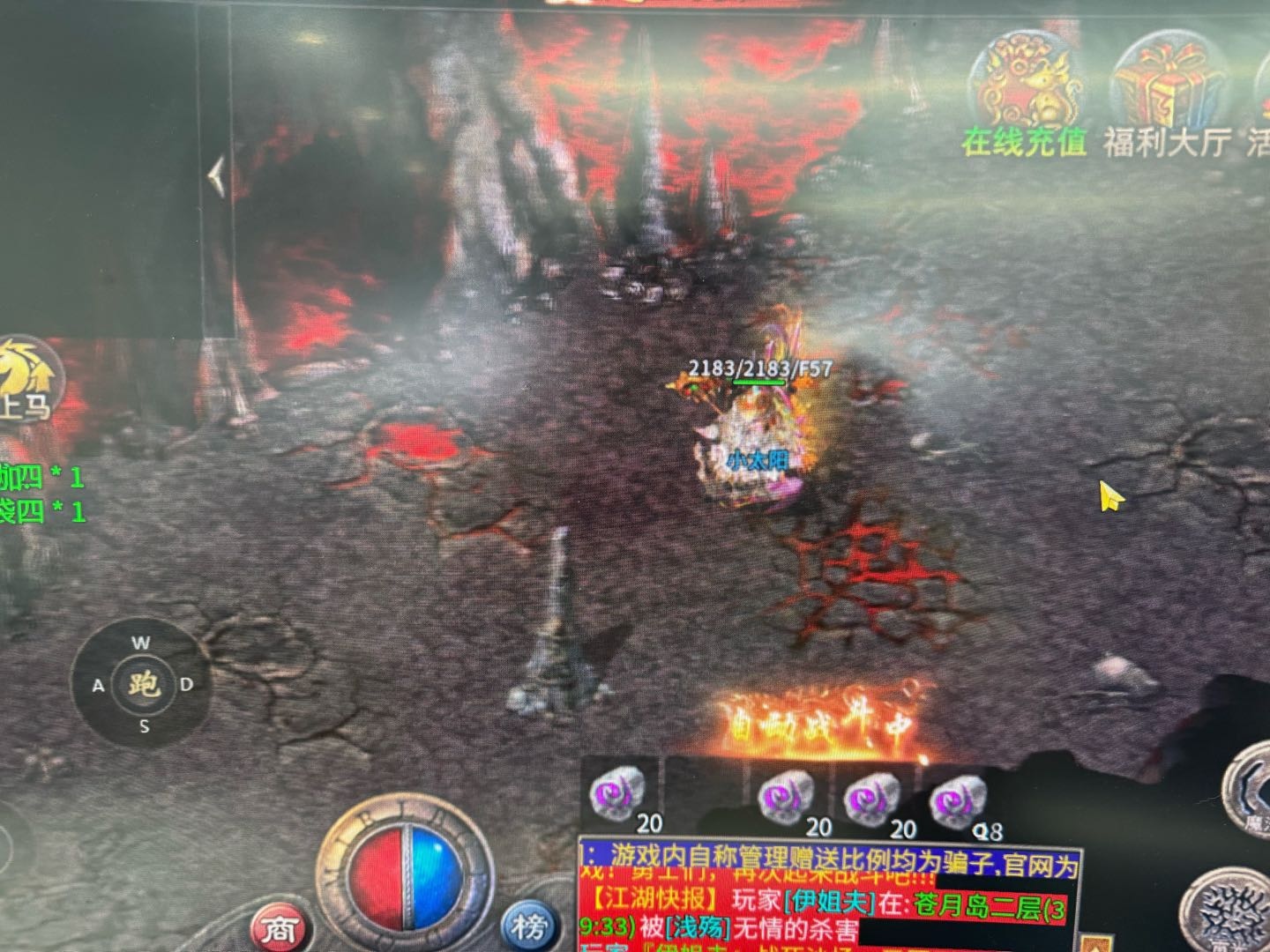1270x952 pixels.
Task: Use the scroll stone with count 8
Action: (959, 802)
